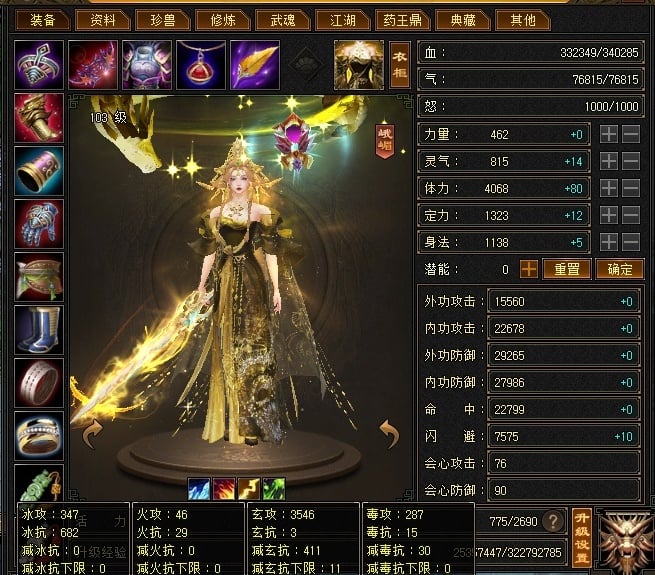
Task: Select the blue boots equipment slot
Action: [x=39, y=329]
